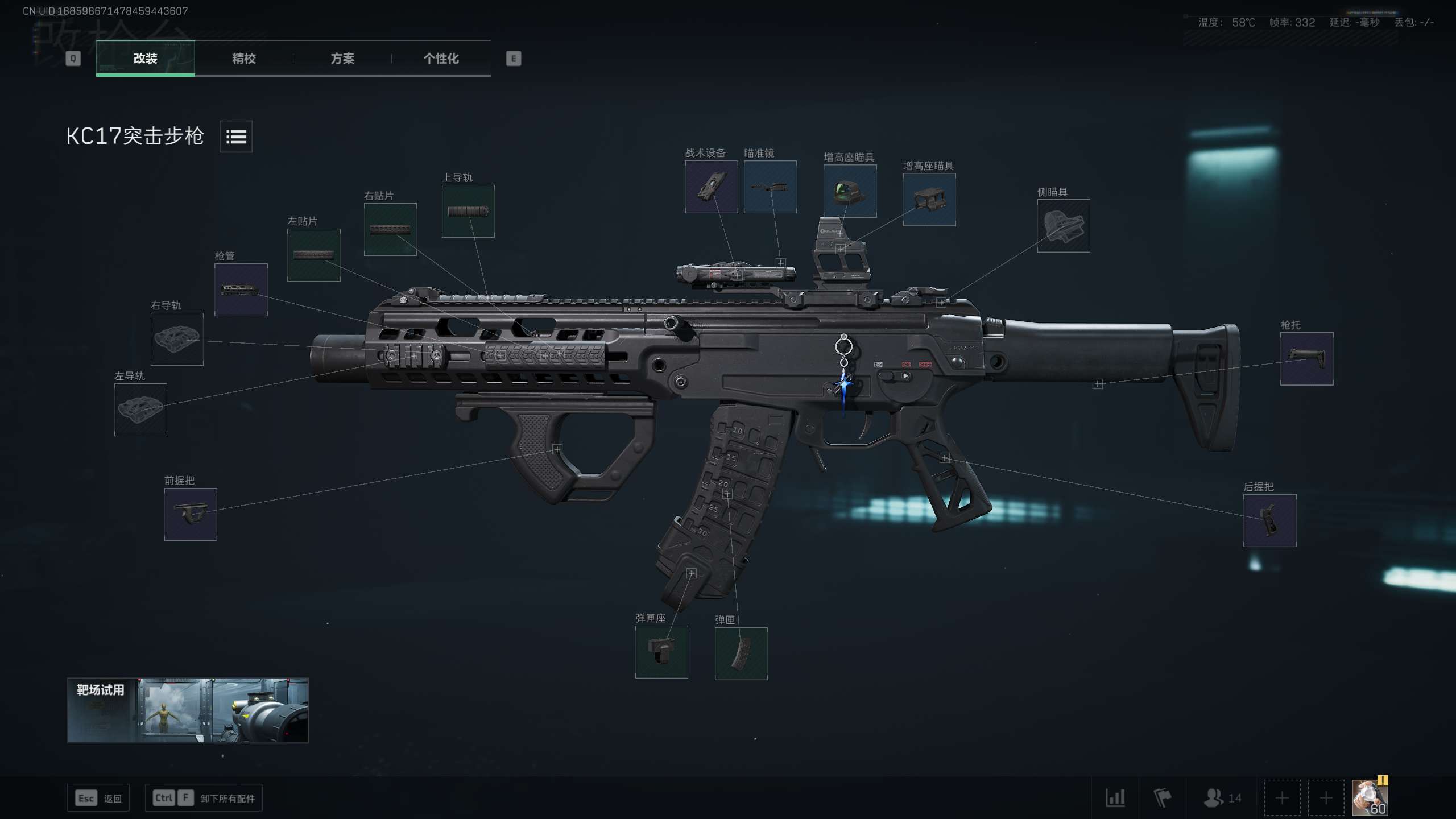Open the 前握把 foregrip slot

191,514
